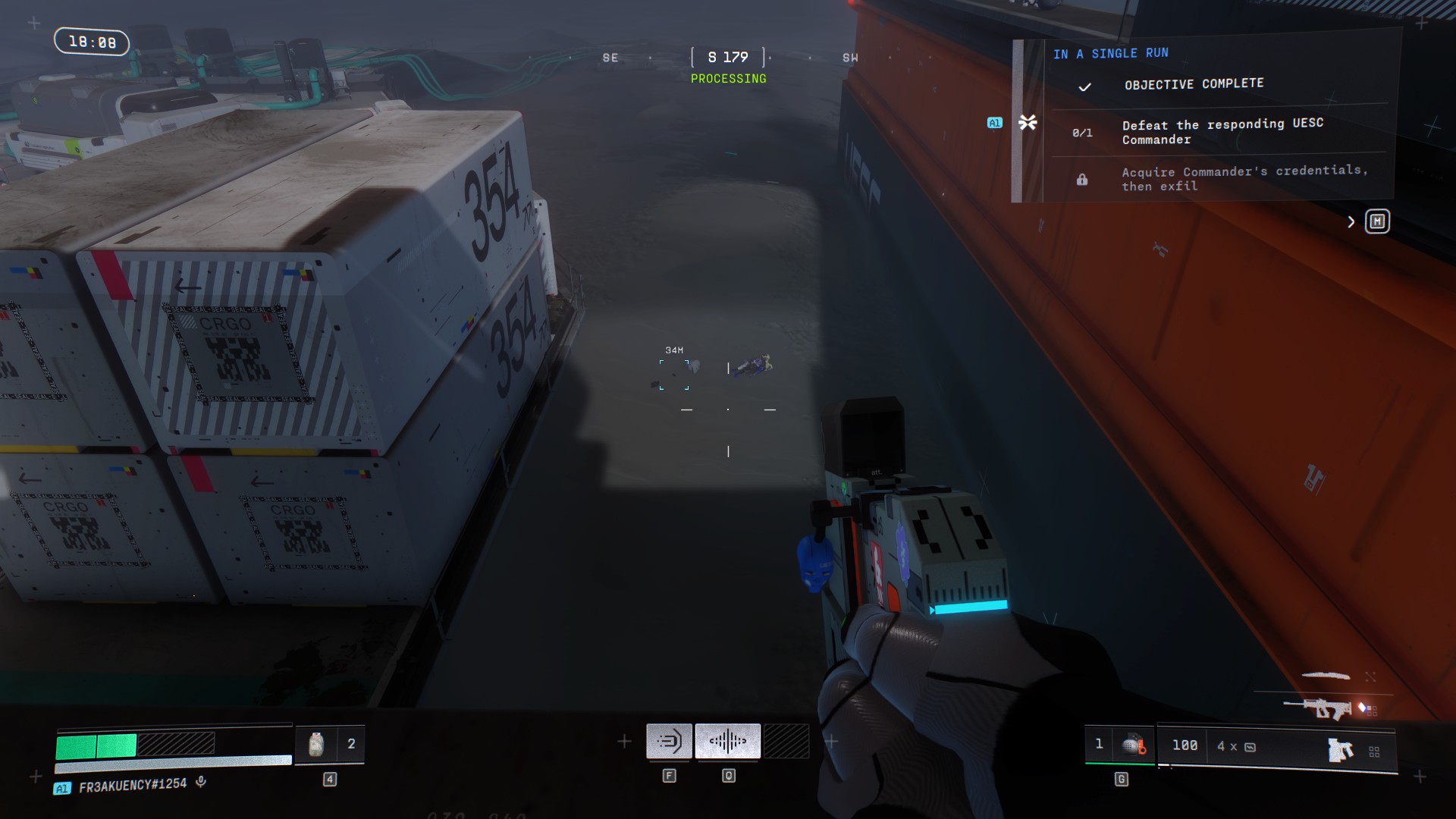1456x819 pixels.
Task: Toggle the microphone icon beside player name
Action: pos(201,783)
